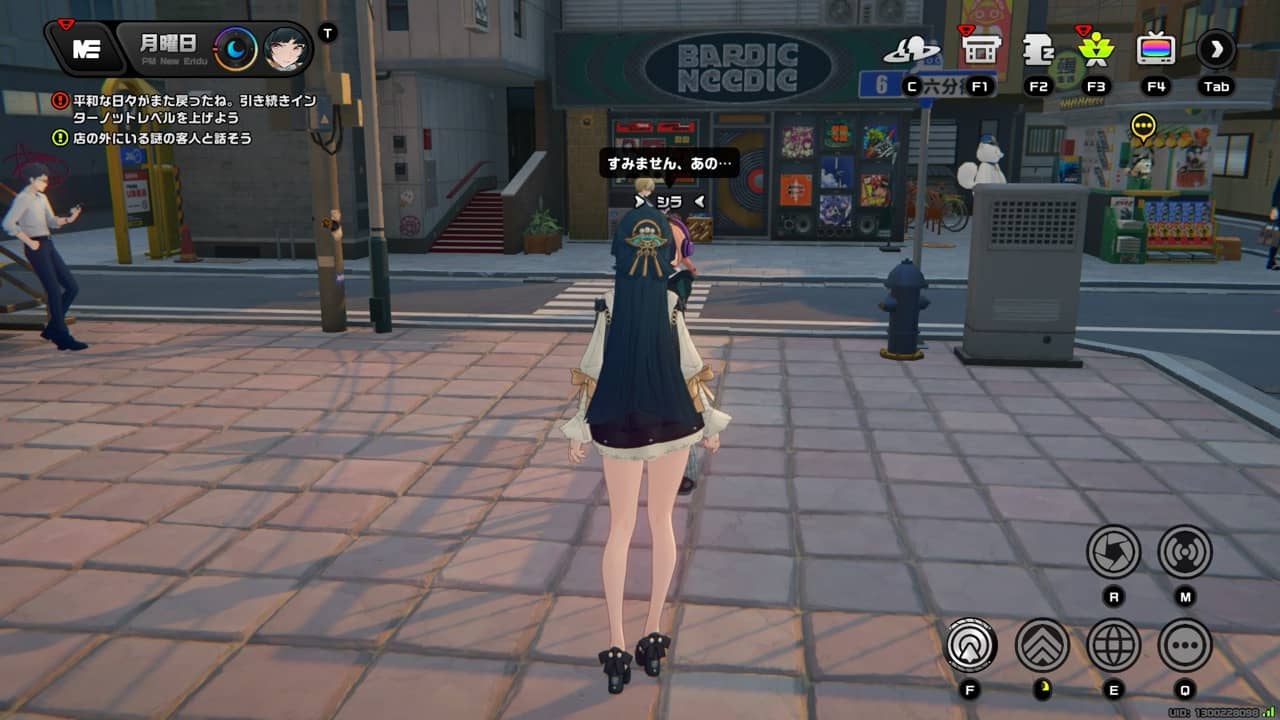This screenshot has height=720, width=1280.
Task: Open the rainbow TV icon
Action: point(1156,49)
